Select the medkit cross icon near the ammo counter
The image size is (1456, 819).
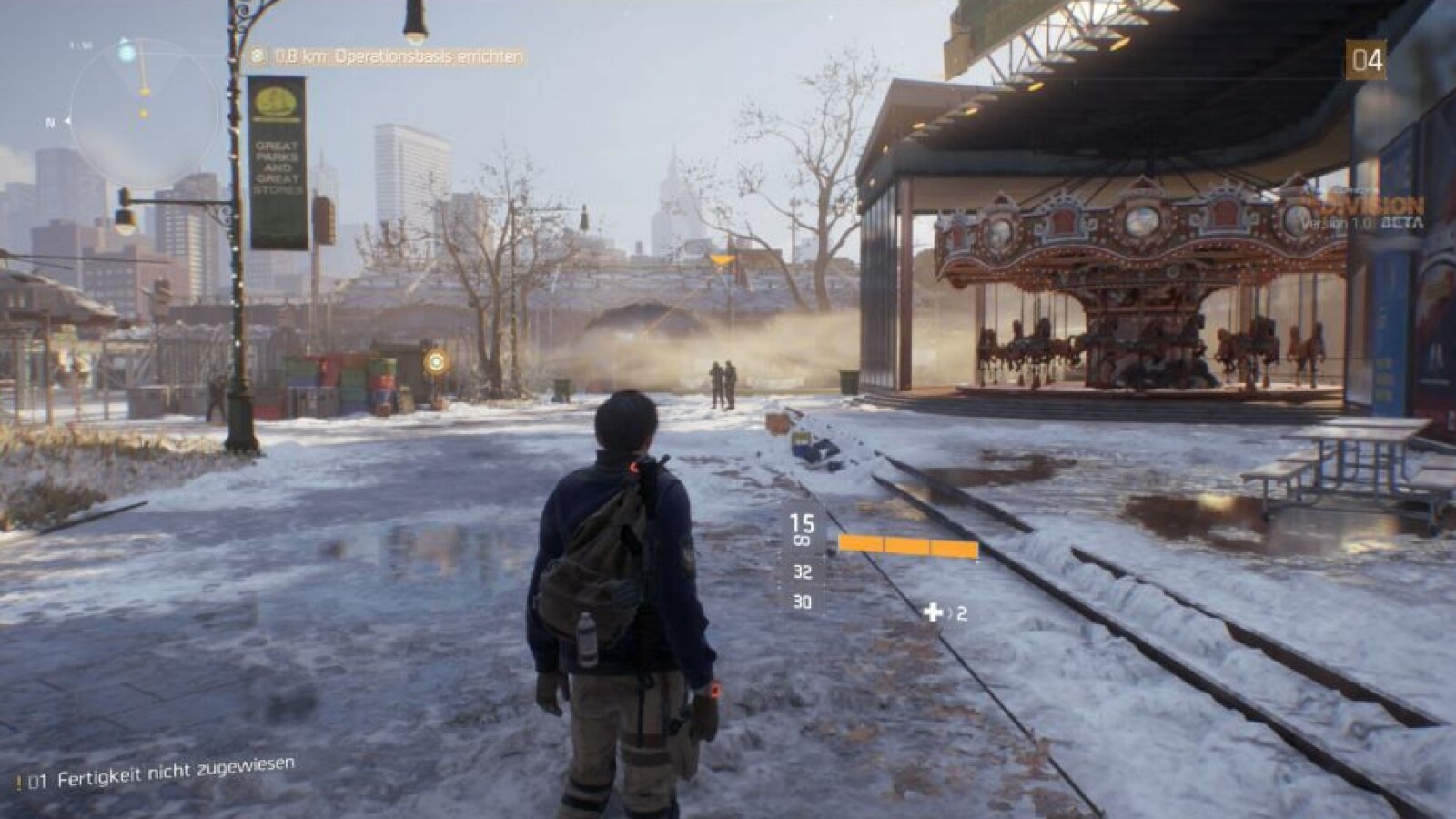point(933,612)
